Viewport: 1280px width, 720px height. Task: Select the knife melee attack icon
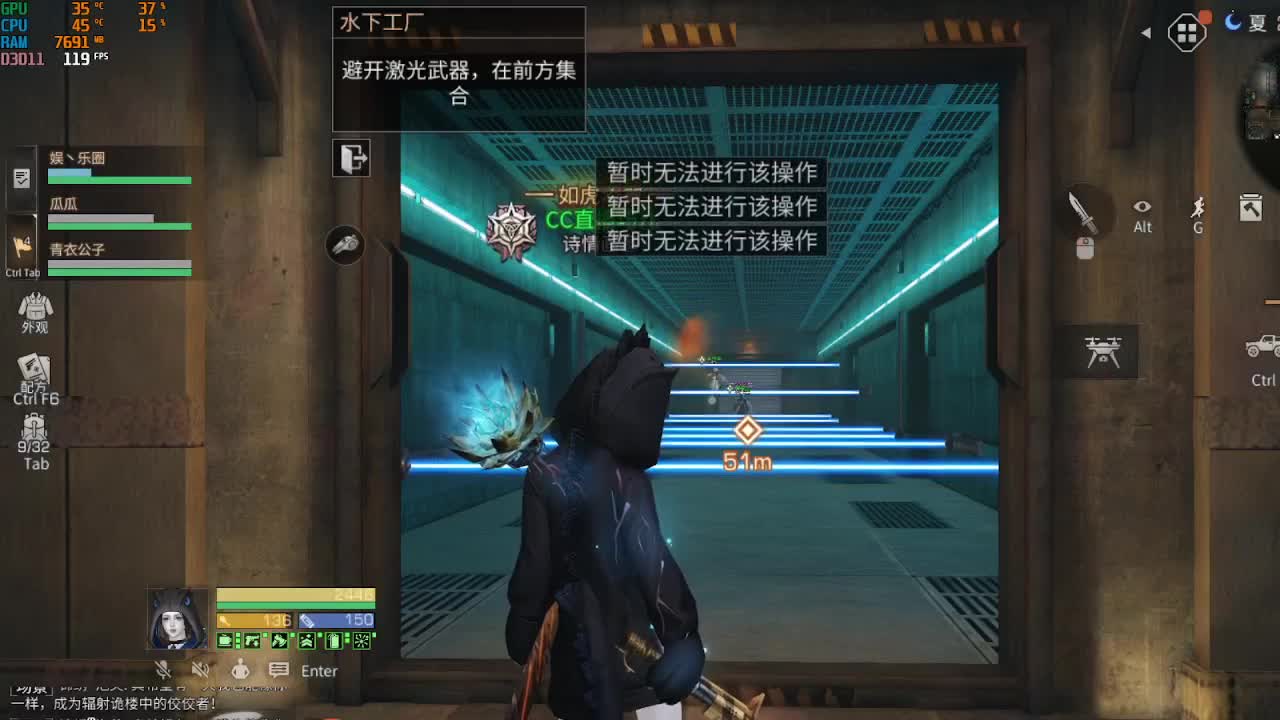(1083, 212)
